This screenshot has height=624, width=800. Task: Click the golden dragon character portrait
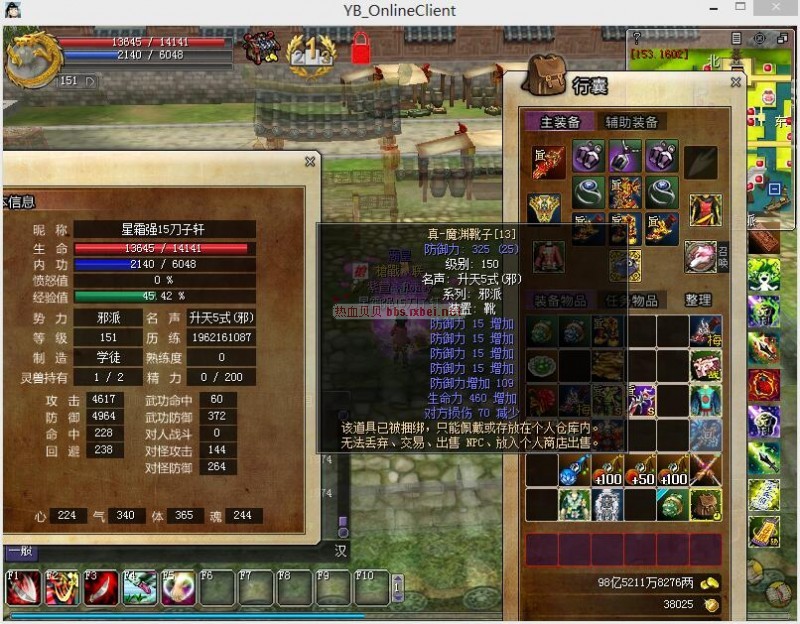coord(30,57)
